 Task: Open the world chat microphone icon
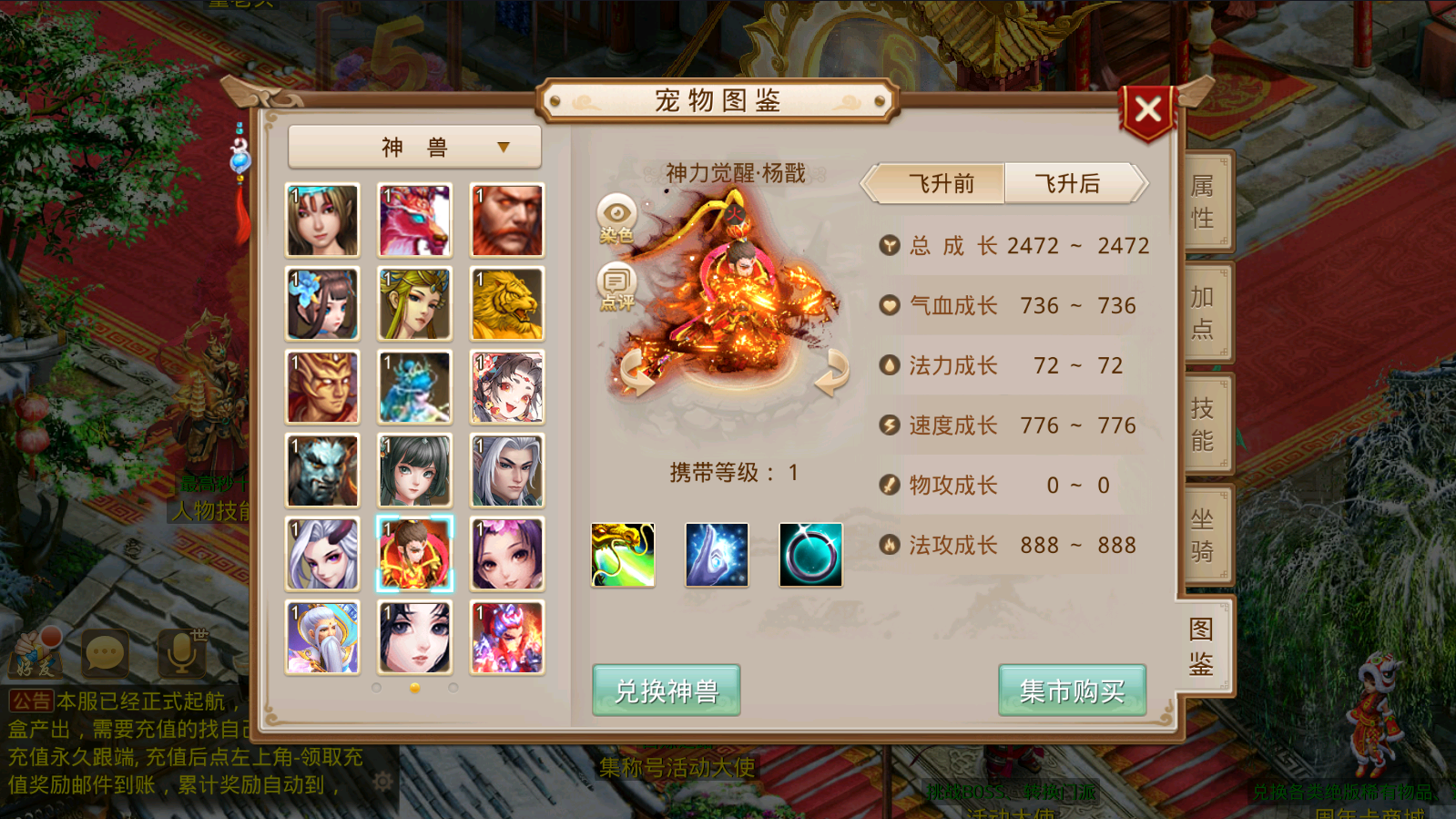pyautogui.click(x=180, y=651)
